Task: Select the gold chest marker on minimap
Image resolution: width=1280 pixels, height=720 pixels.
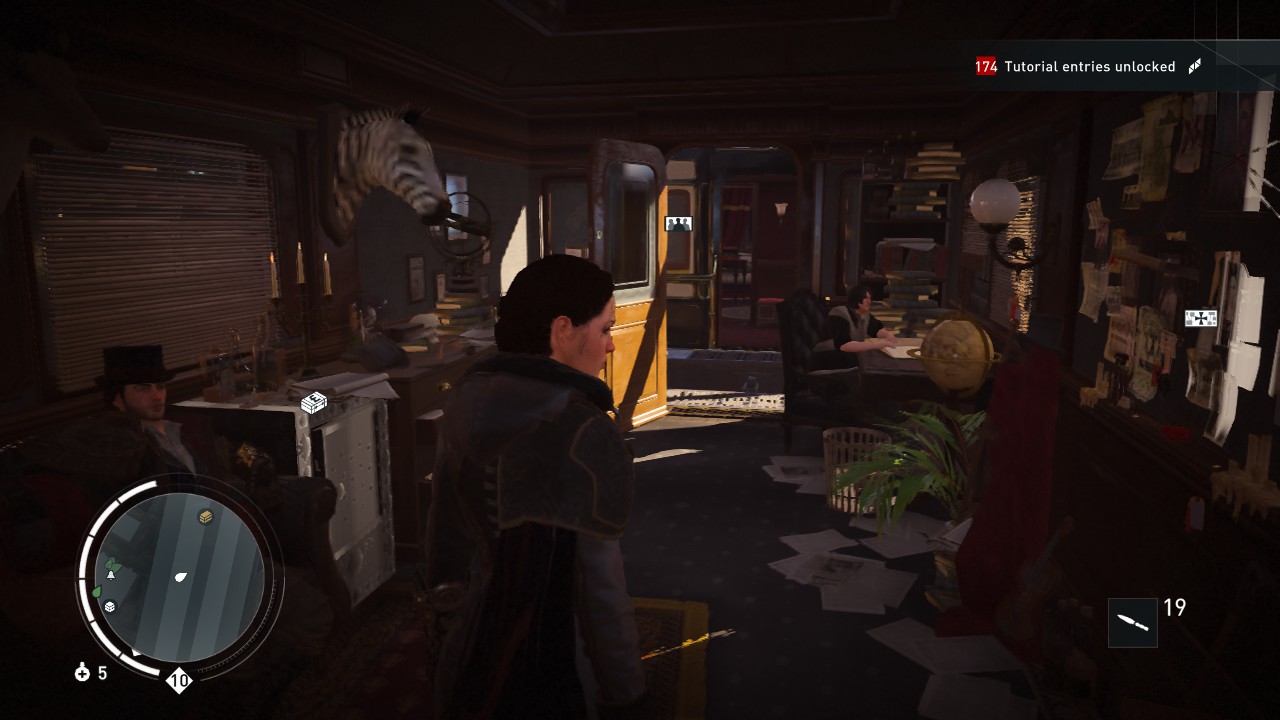Action: 206,517
